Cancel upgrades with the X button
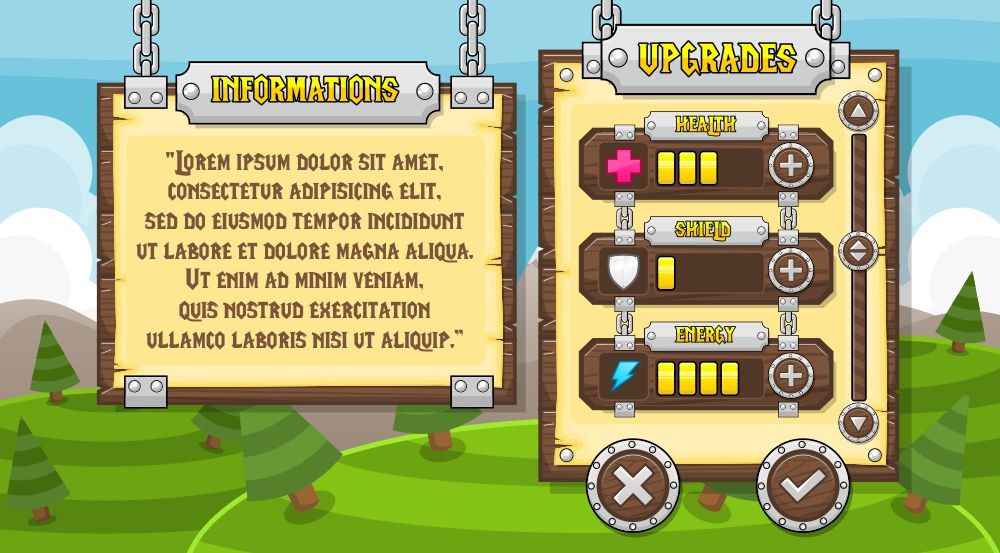This screenshot has height=553, width=1000. (632, 487)
